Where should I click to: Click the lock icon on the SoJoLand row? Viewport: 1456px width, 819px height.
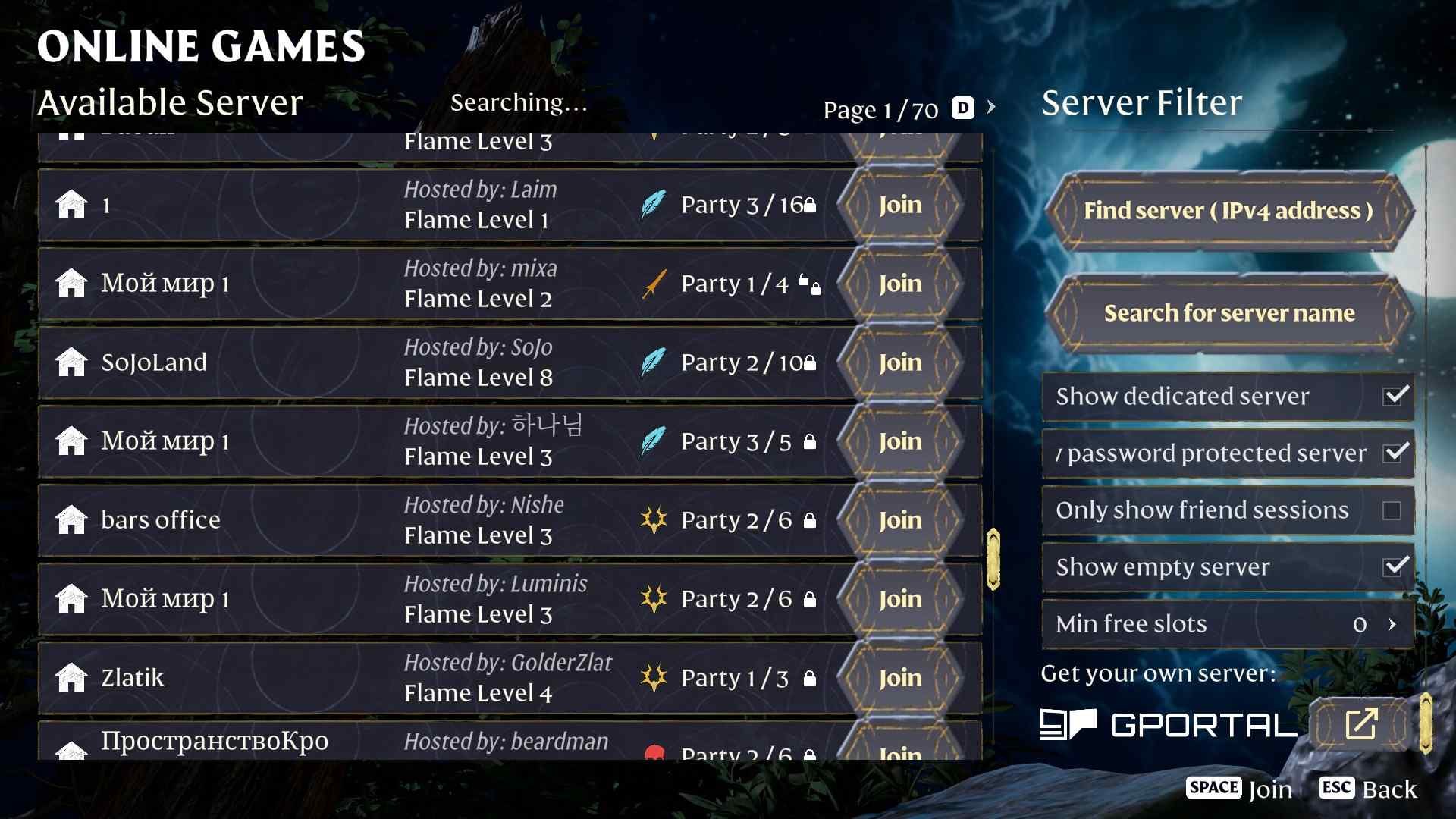809,362
